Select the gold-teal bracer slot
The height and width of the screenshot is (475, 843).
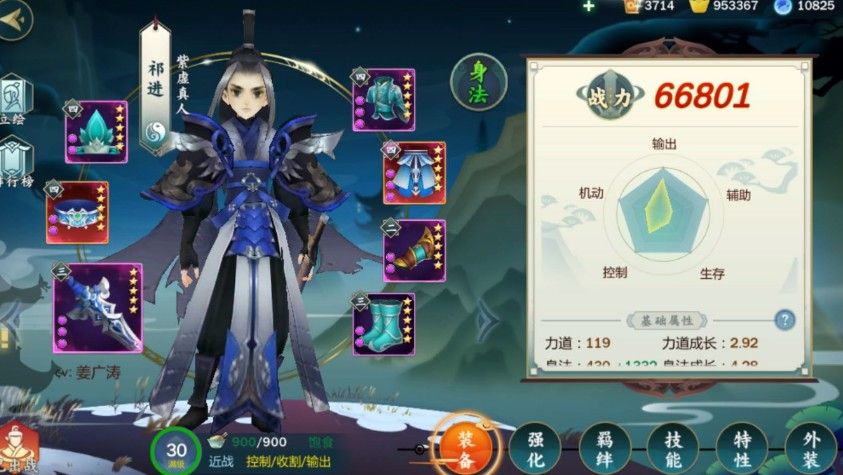414,249
